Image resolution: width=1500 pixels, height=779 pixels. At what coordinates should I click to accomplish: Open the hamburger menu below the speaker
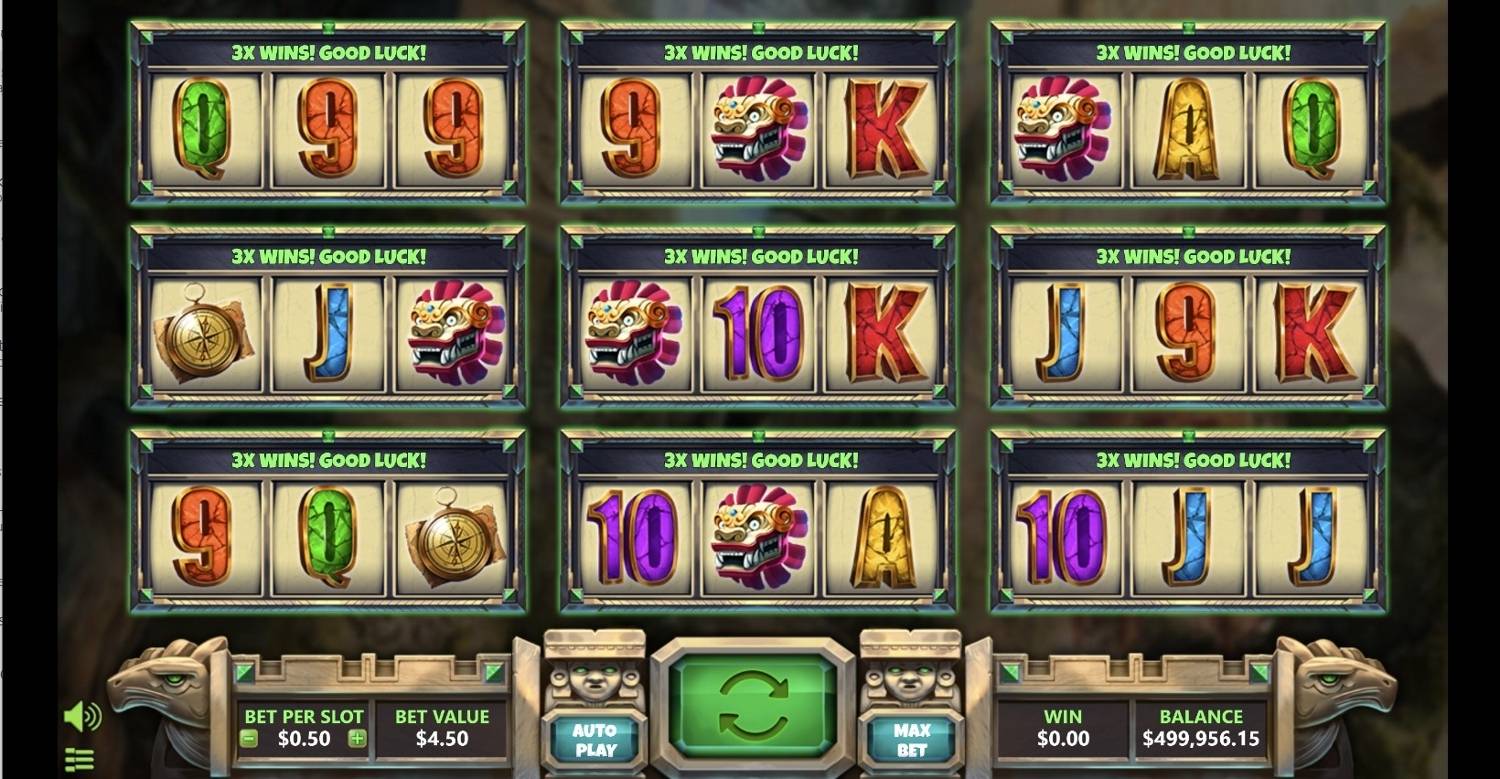coord(79,759)
